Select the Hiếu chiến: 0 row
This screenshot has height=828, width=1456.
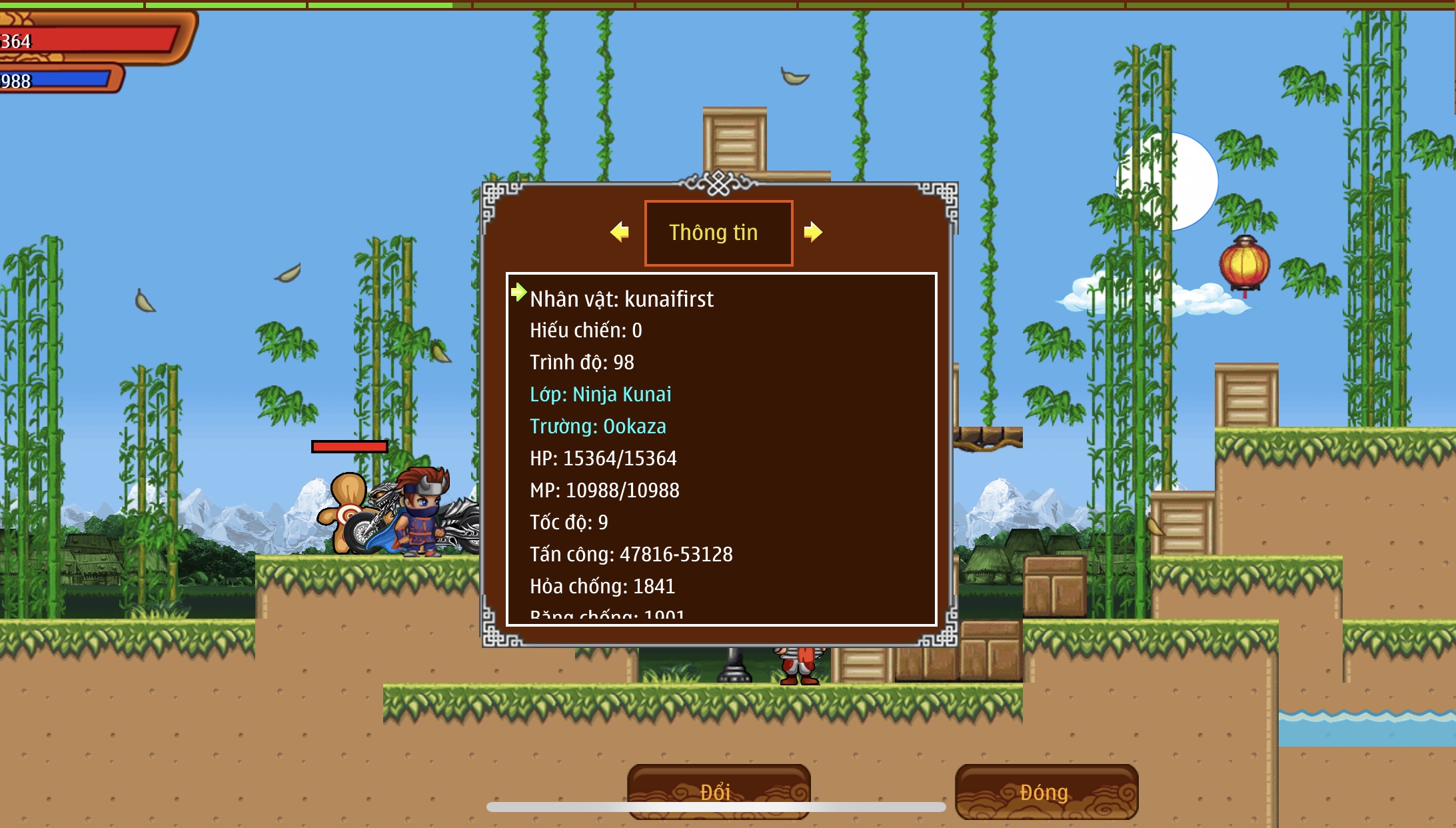[586, 330]
